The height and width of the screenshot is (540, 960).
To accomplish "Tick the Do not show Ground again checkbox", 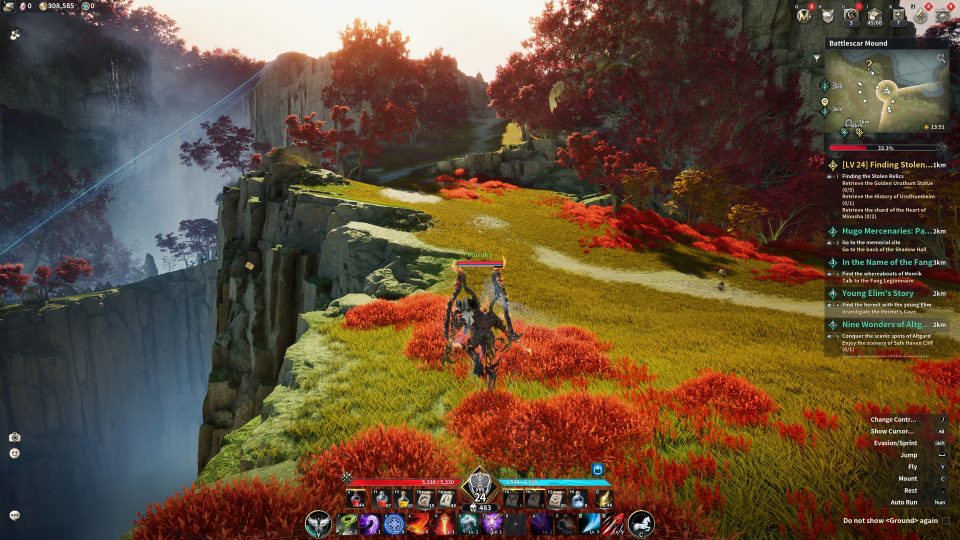I will [945, 520].
